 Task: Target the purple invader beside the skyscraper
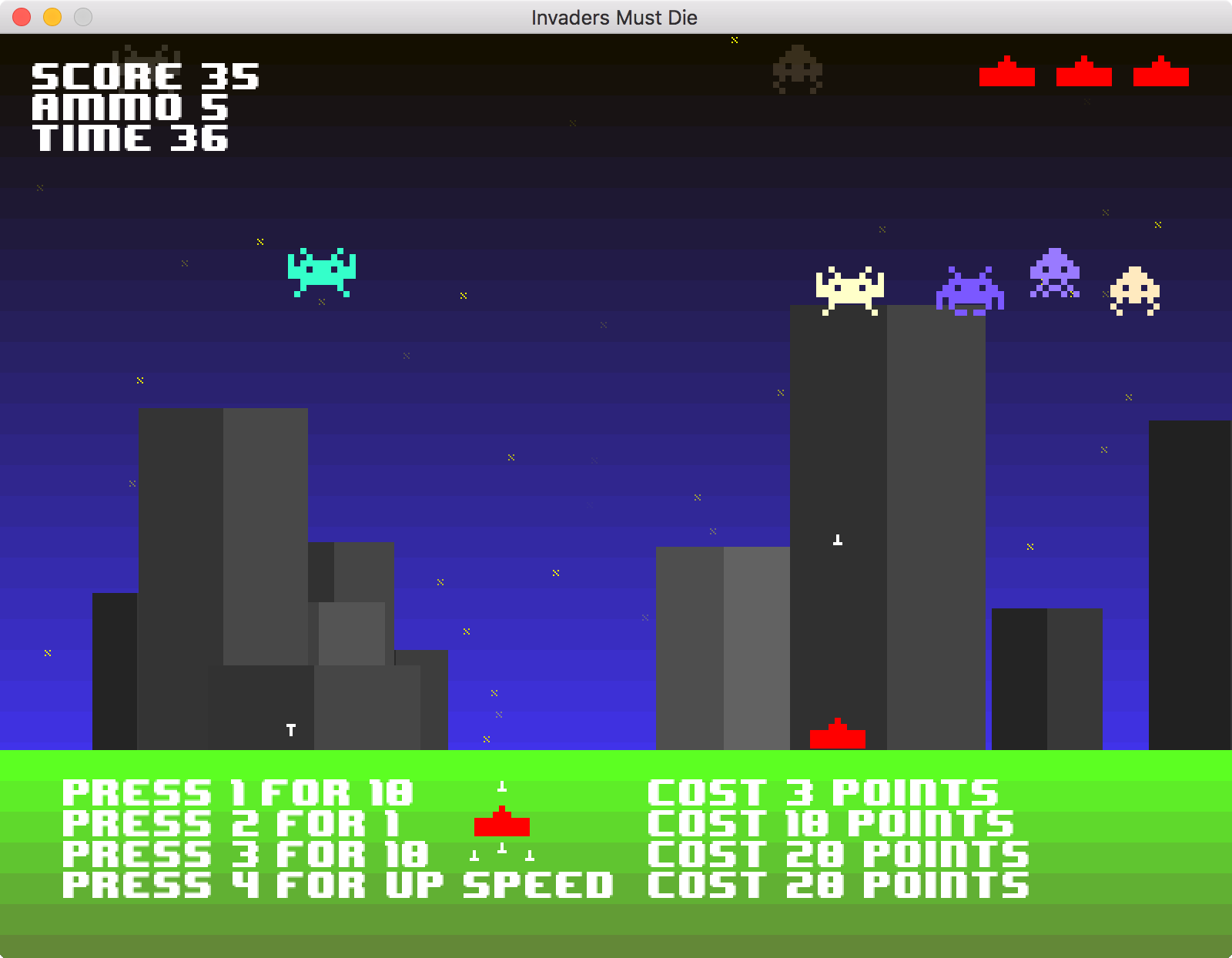pyautogui.click(x=969, y=289)
